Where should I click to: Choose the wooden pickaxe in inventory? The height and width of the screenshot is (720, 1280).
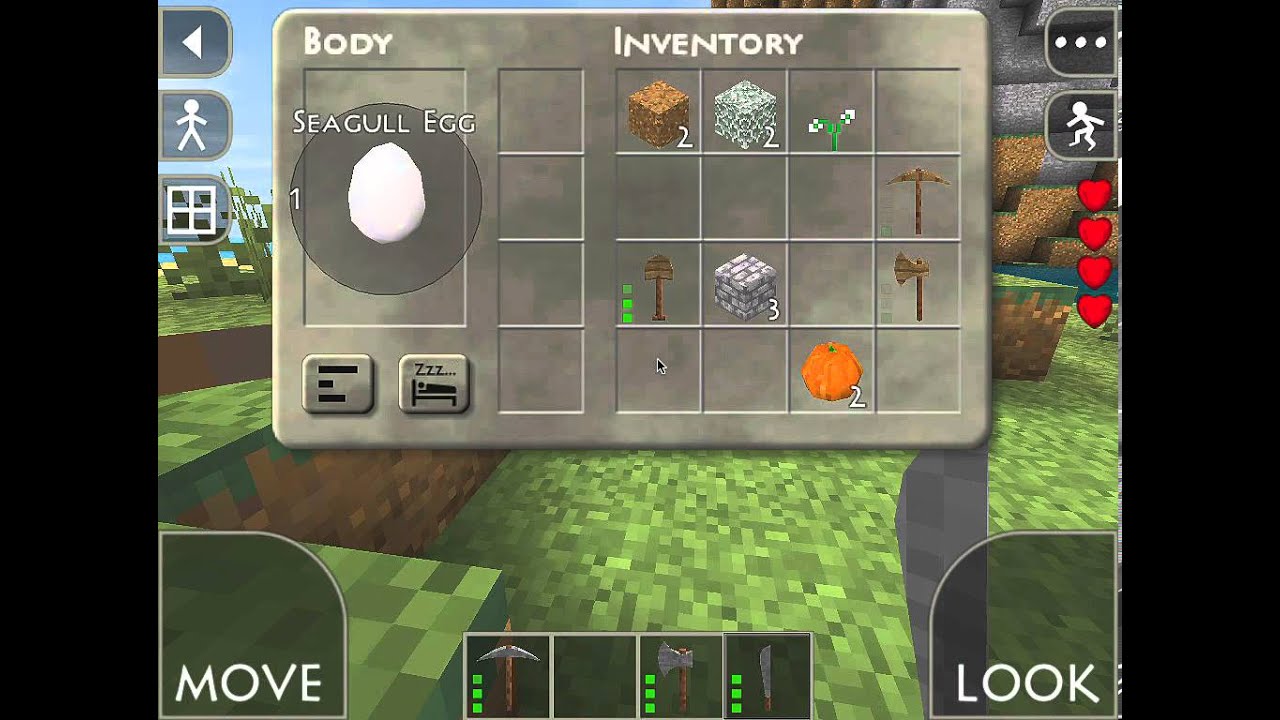(918, 198)
